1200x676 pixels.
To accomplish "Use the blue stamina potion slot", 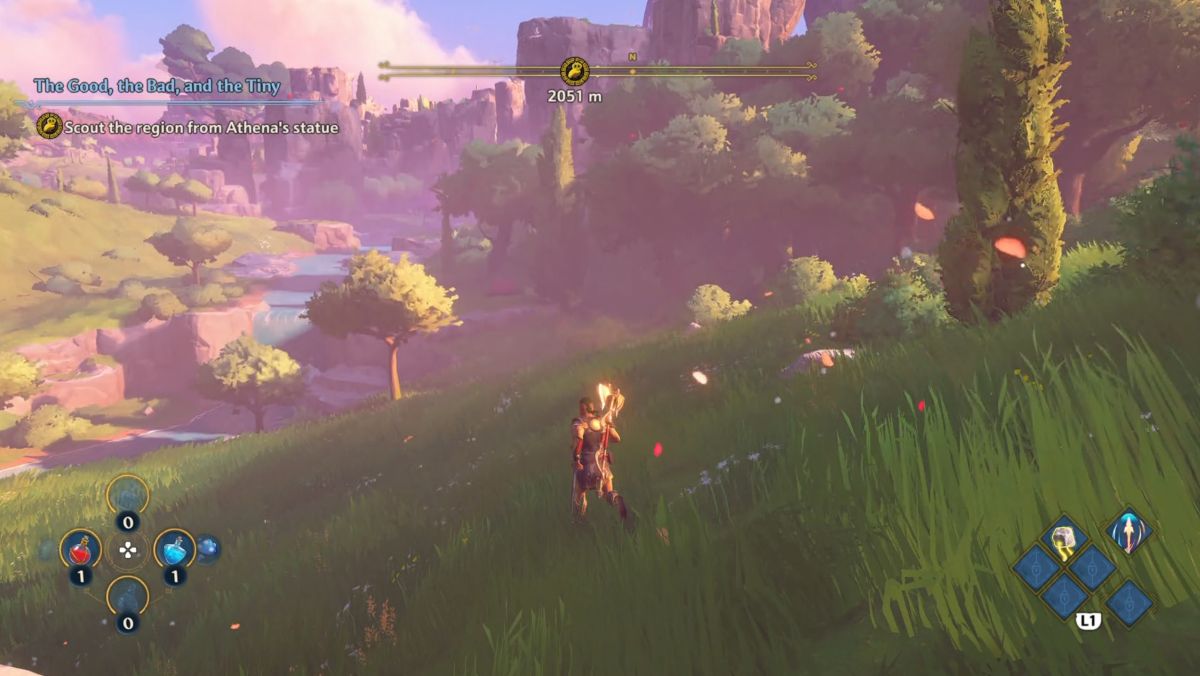I will point(175,549).
